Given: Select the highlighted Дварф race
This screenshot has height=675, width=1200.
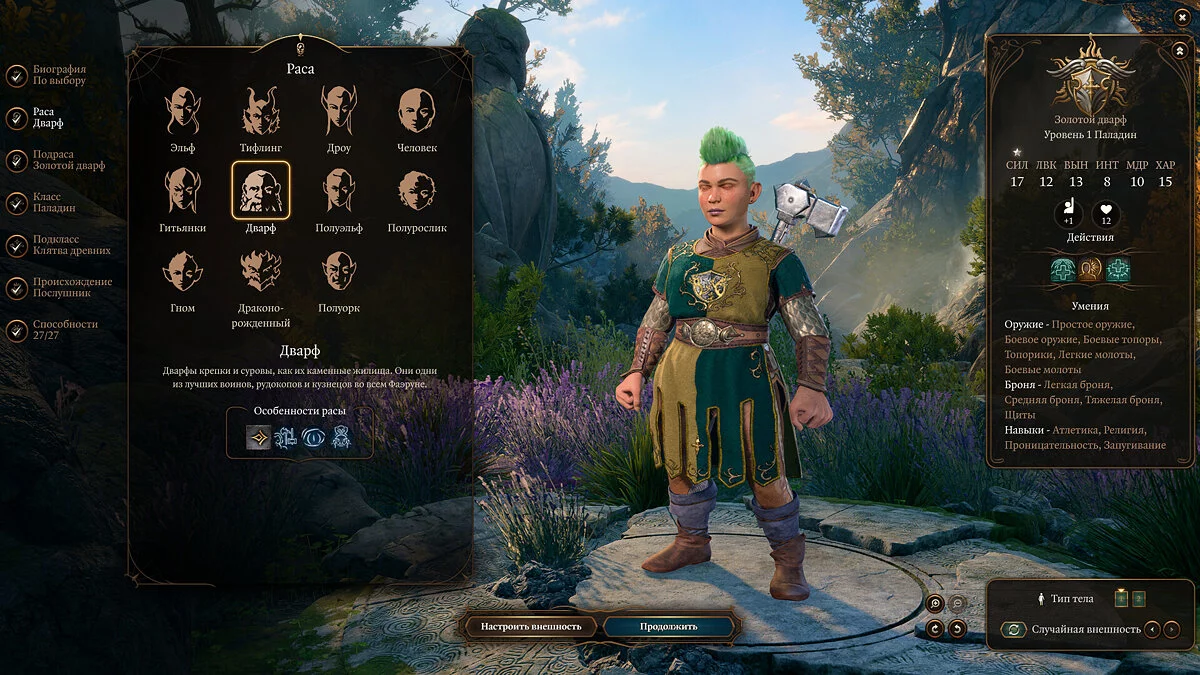Looking at the screenshot, I should coord(261,191).
